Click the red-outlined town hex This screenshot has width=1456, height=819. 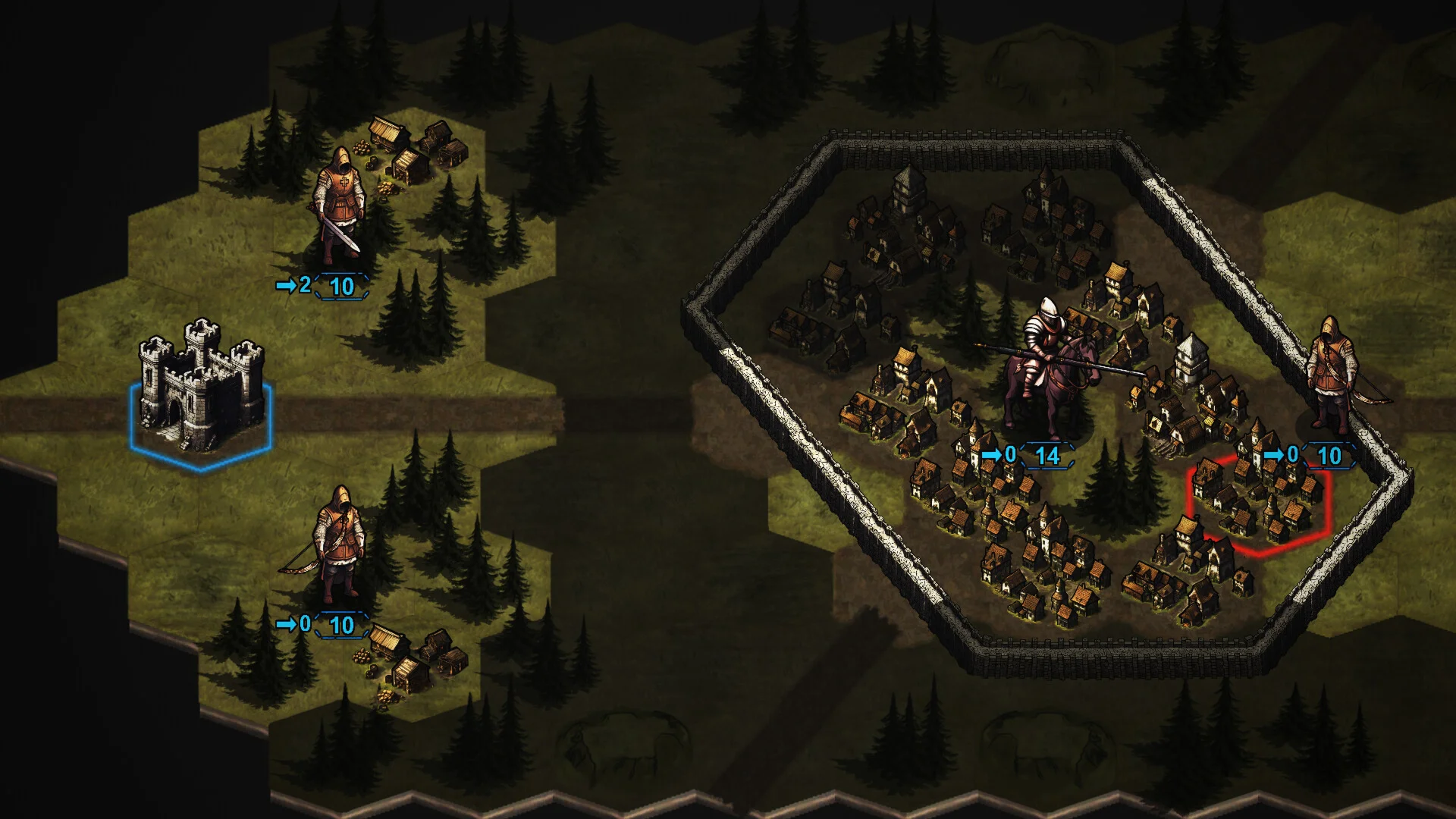coord(1259,503)
